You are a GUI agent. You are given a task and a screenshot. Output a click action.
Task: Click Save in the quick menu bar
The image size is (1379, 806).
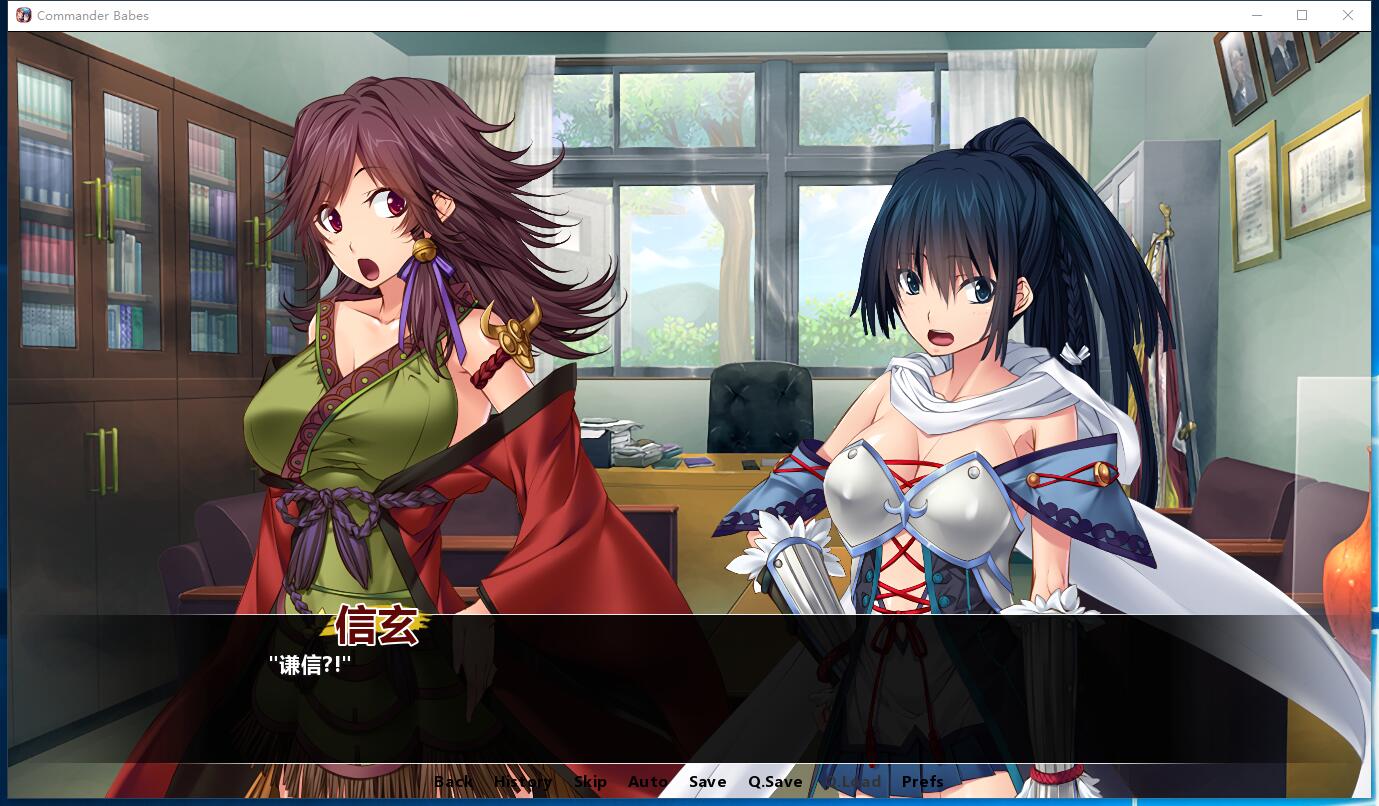coord(707,781)
